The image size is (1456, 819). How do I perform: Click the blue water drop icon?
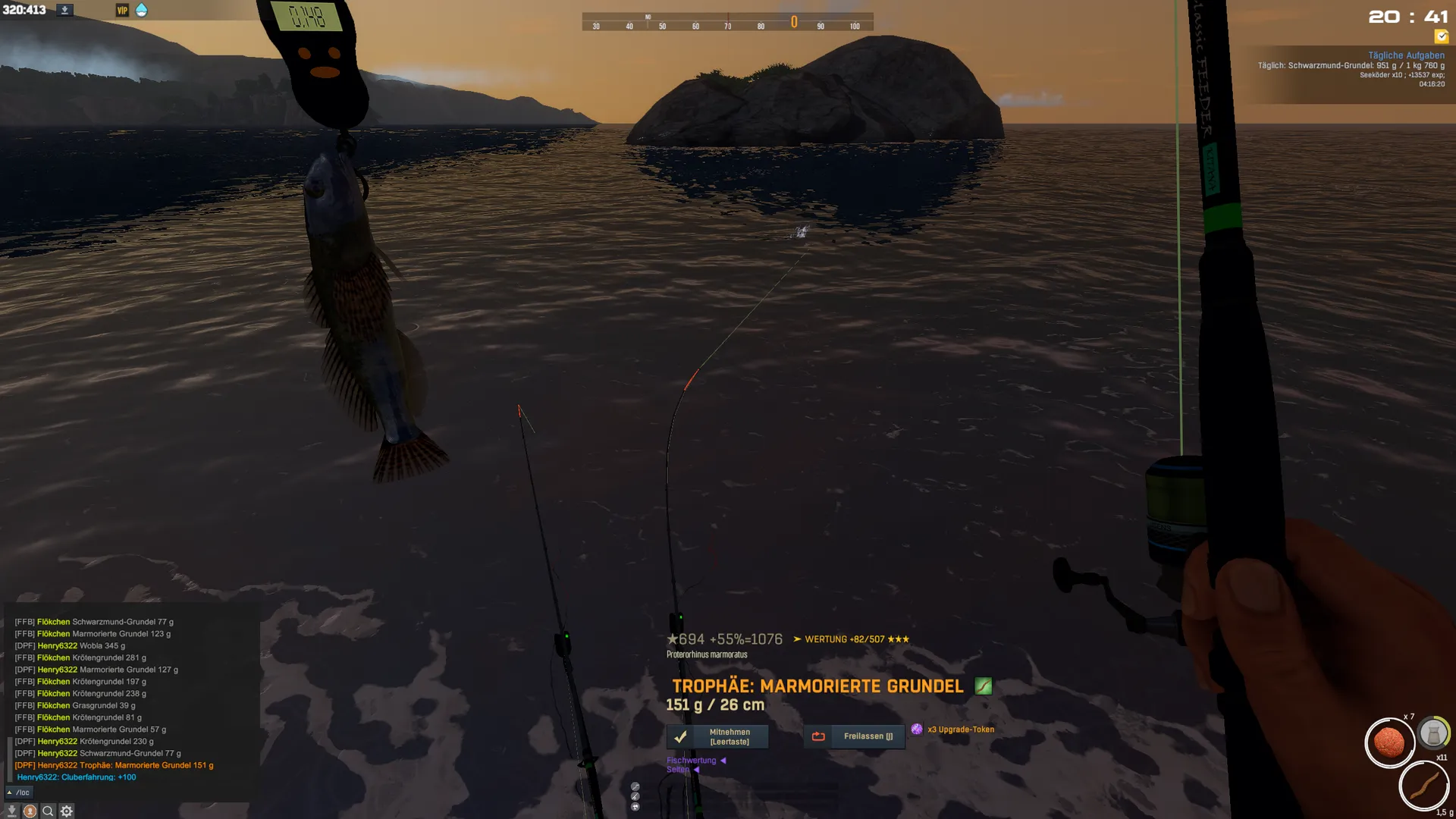click(x=141, y=11)
